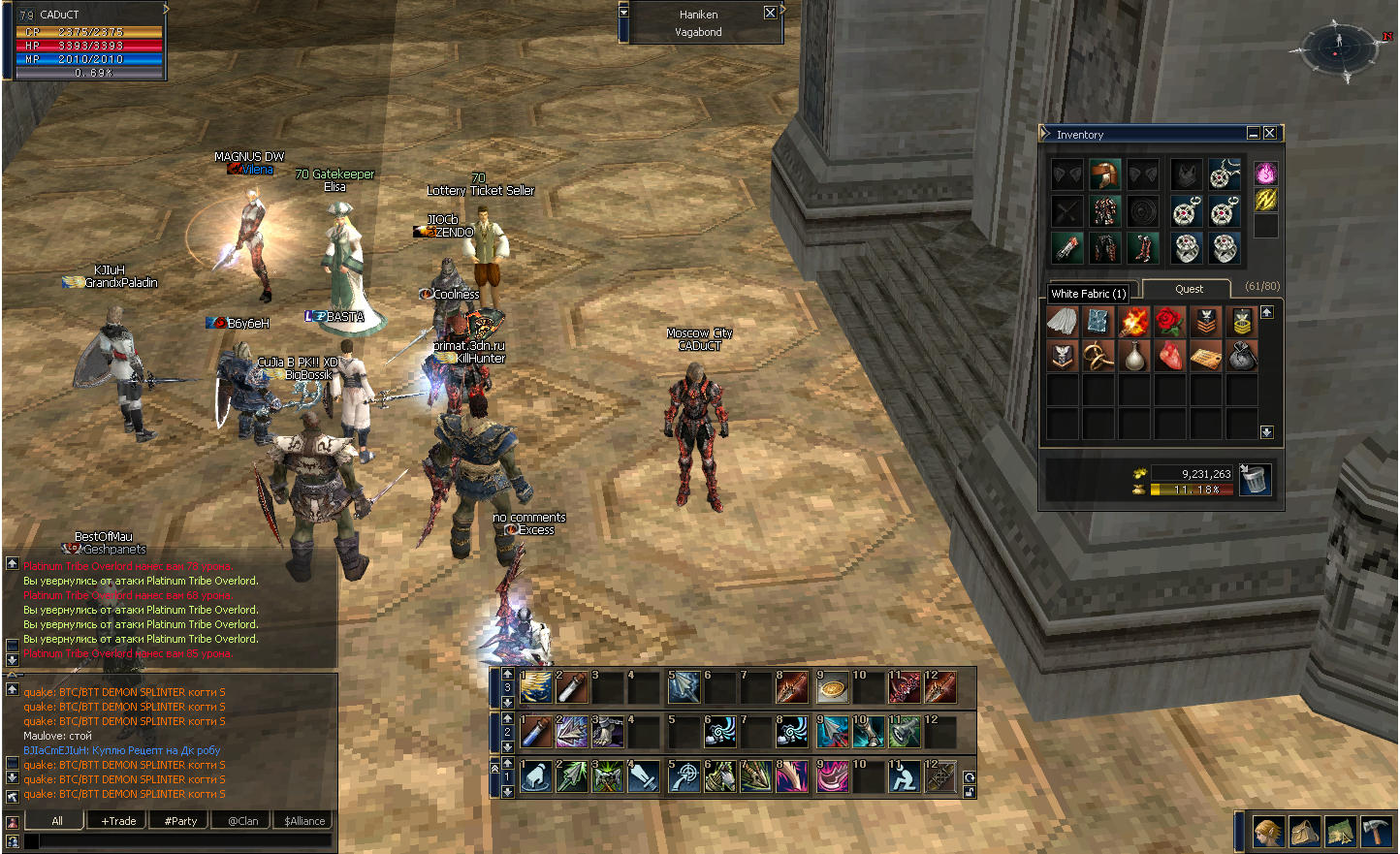Switch to the Quest inventory tab
Image resolution: width=1400 pixels, height=854 pixels.
(1189, 289)
